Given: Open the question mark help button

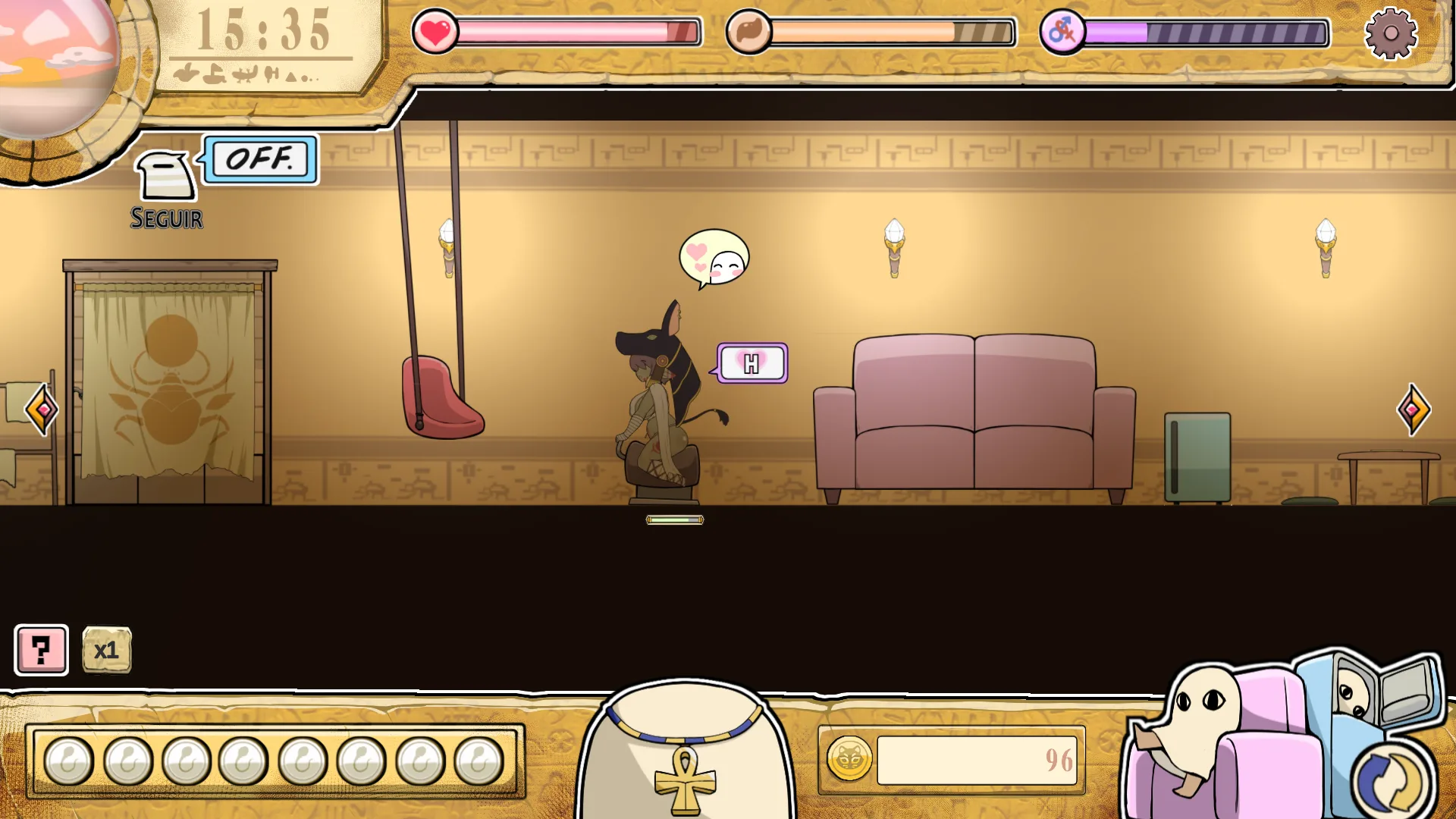Looking at the screenshot, I should (x=42, y=650).
